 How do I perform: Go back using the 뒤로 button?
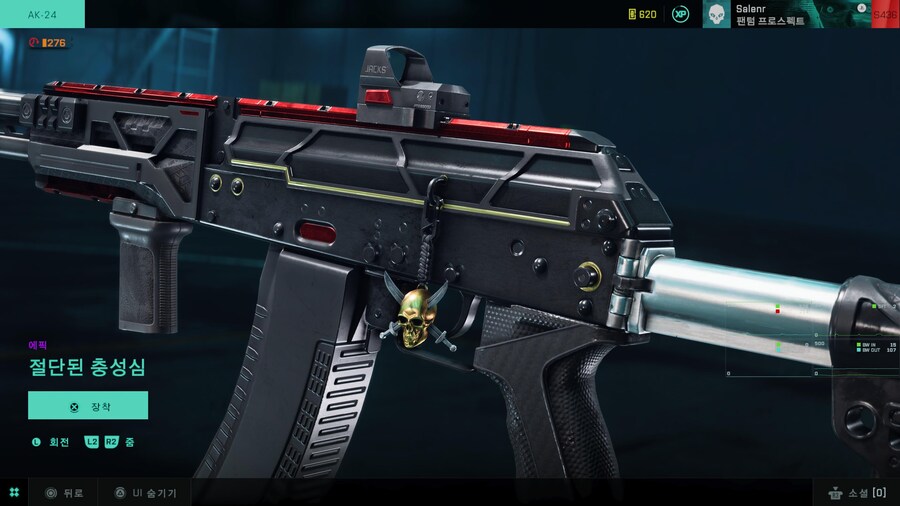tap(64, 493)
